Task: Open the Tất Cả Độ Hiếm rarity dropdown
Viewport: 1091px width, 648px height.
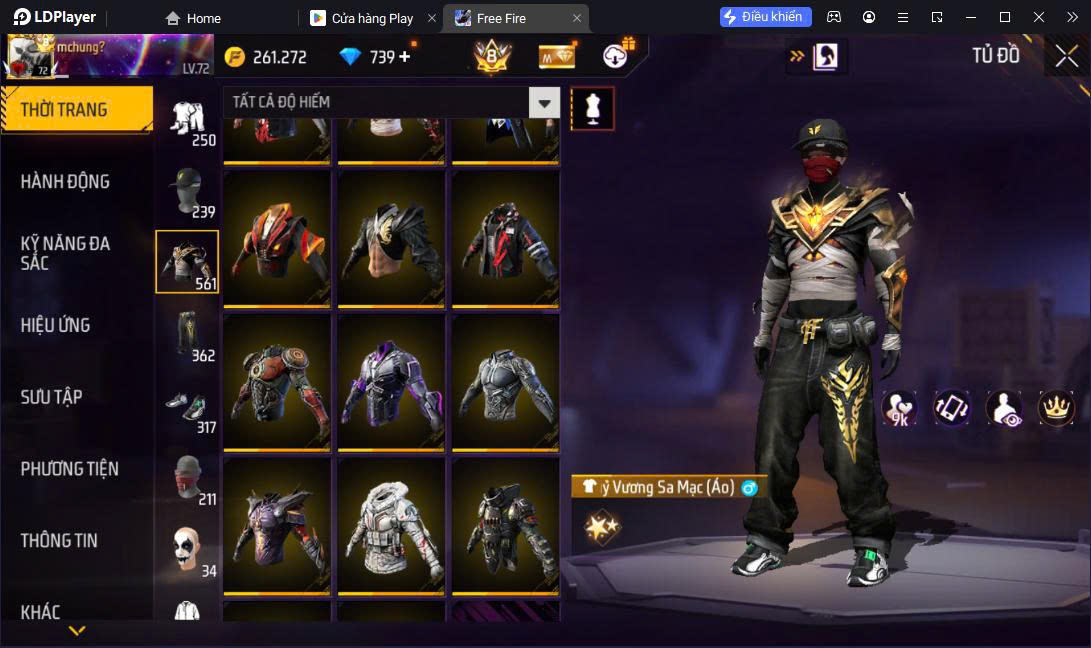Action: pyautogui.click(x=544, y=102)
